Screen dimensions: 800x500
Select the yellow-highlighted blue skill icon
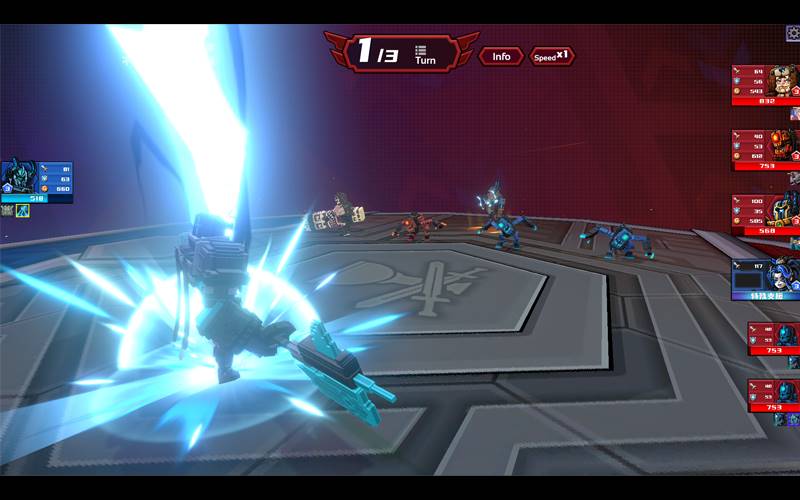point(22,211)
